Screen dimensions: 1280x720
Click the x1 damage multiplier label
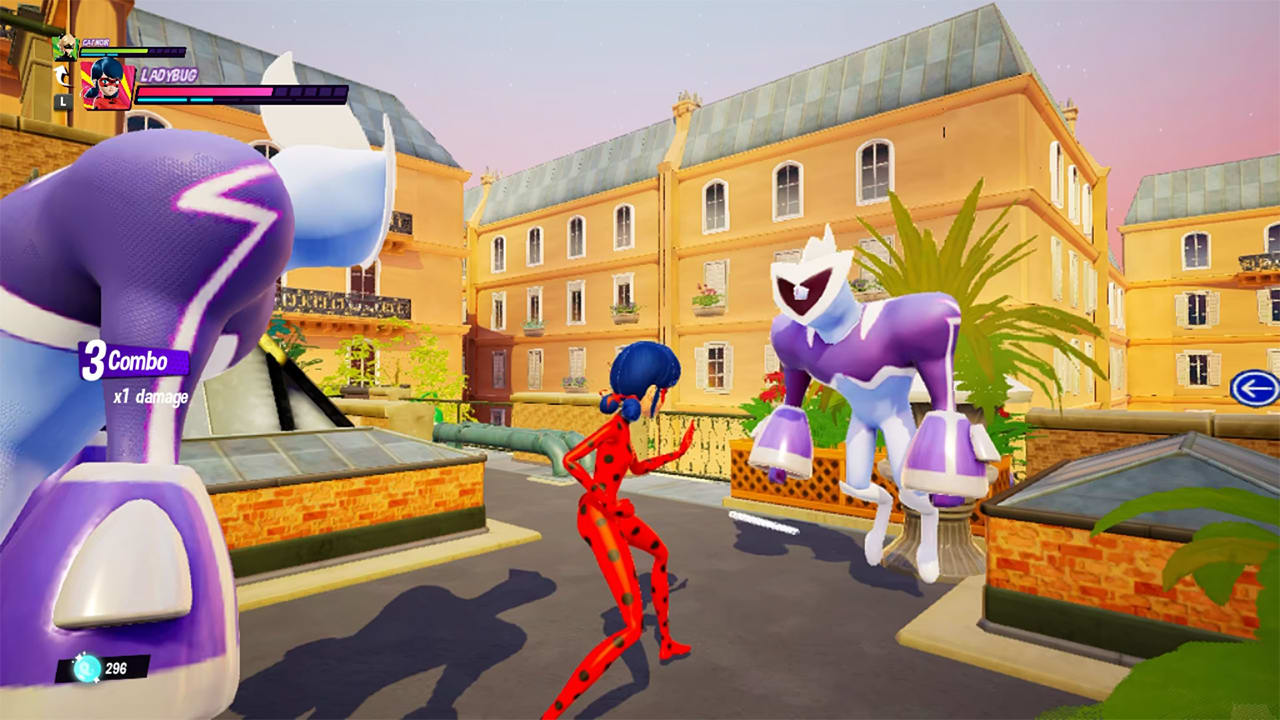pos(152,397)
